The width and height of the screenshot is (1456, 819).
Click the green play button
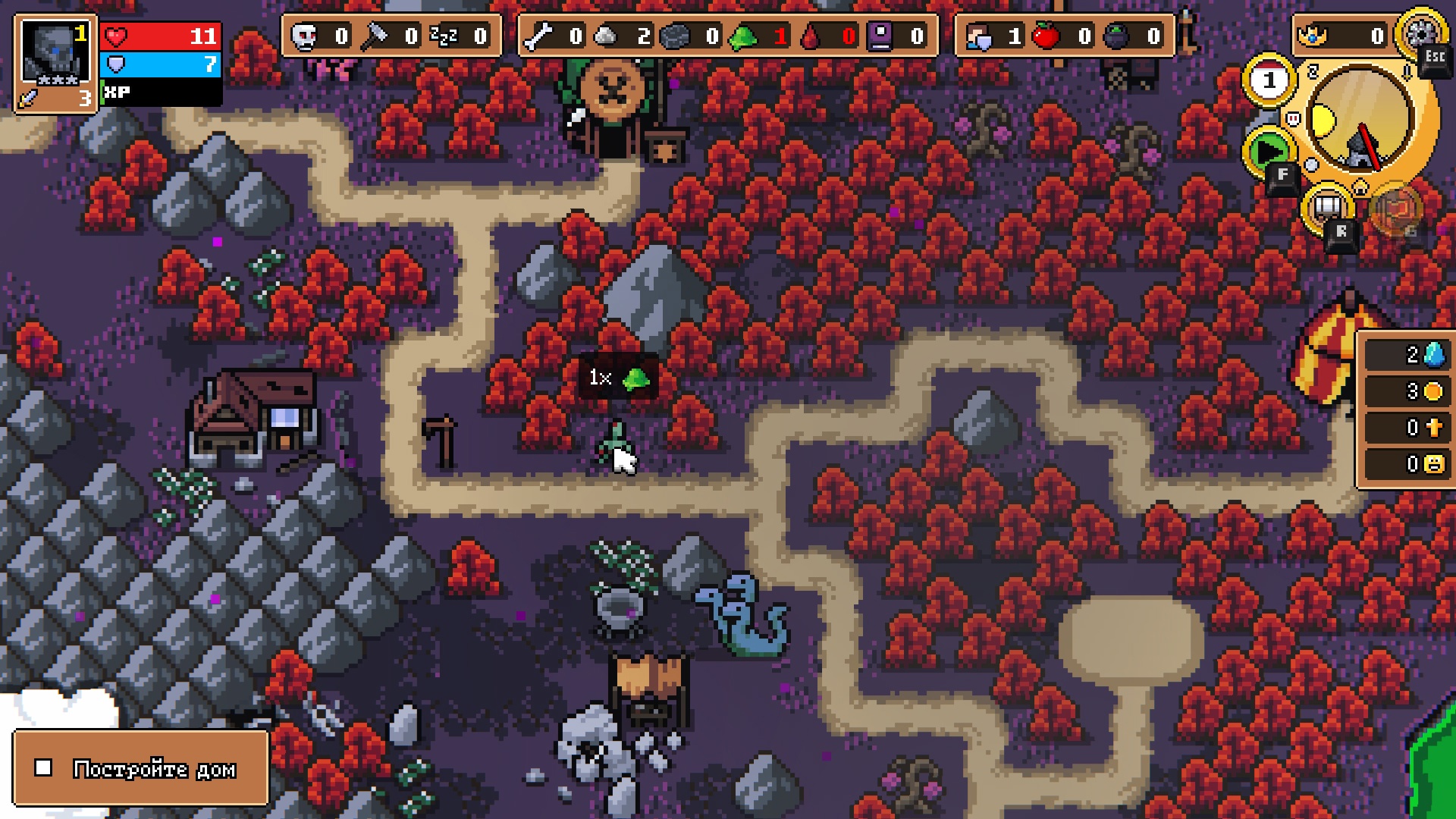tap(1268, 152)
